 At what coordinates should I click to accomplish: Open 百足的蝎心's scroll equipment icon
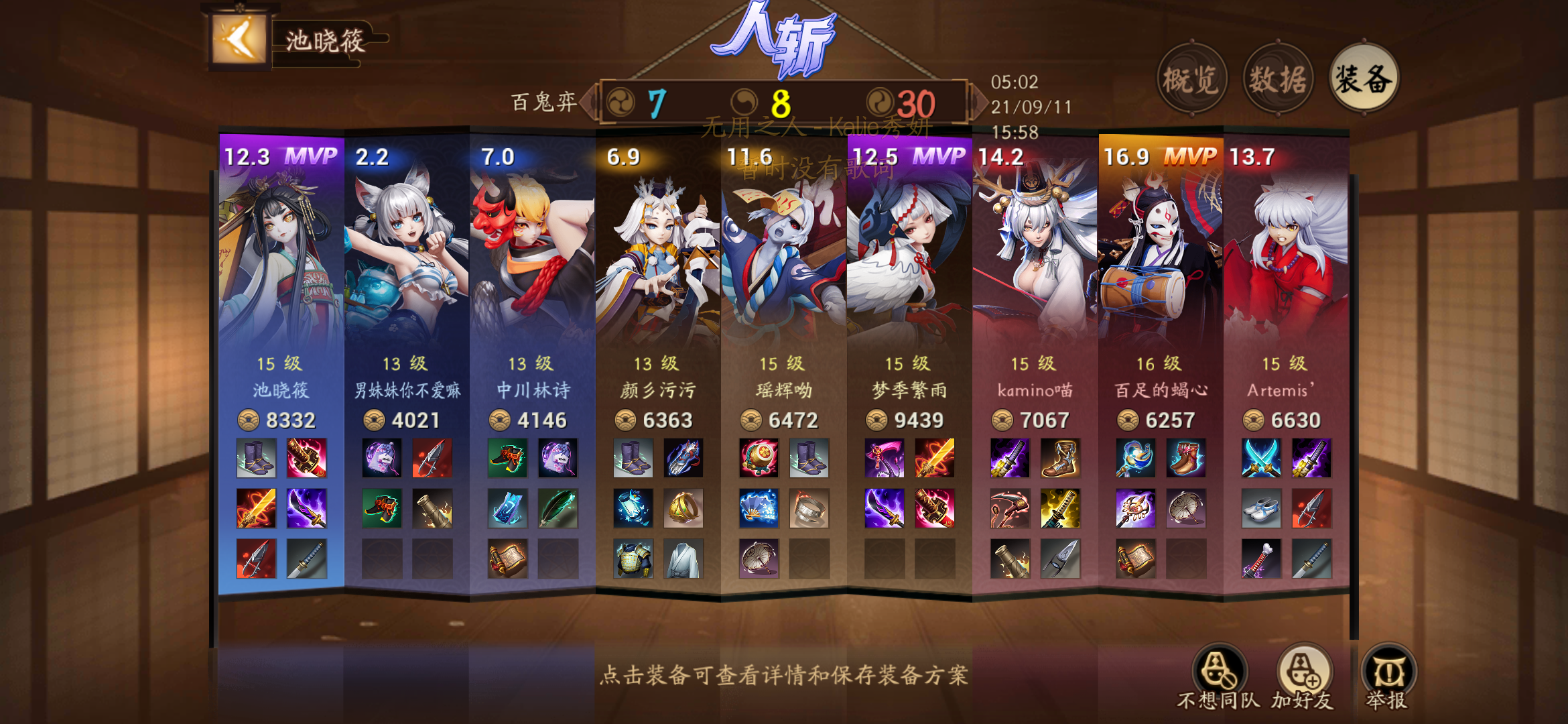[x=1135, y=558]
